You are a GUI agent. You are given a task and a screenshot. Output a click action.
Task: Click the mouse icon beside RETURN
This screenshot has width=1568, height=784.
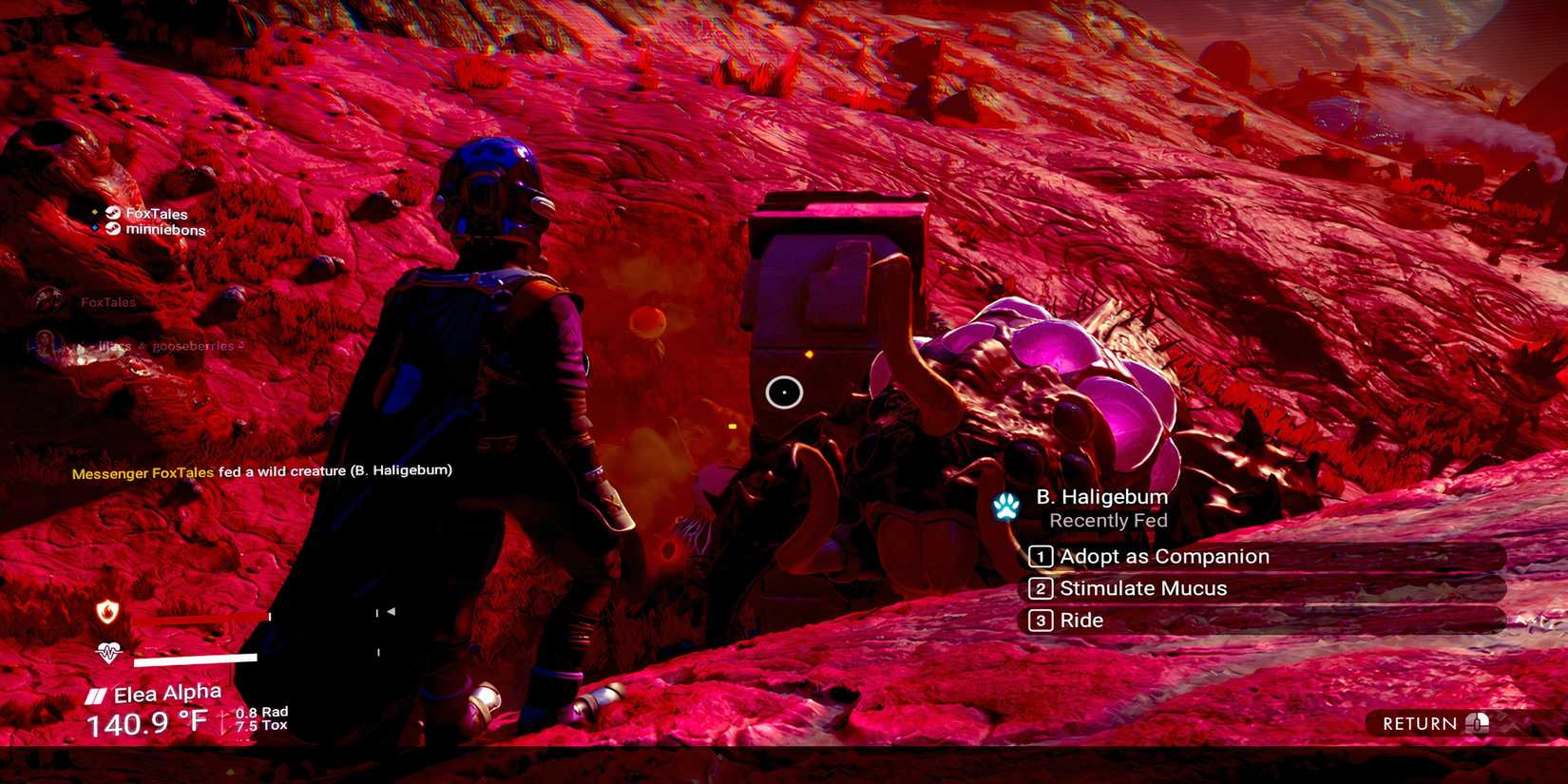point(1479,723)
